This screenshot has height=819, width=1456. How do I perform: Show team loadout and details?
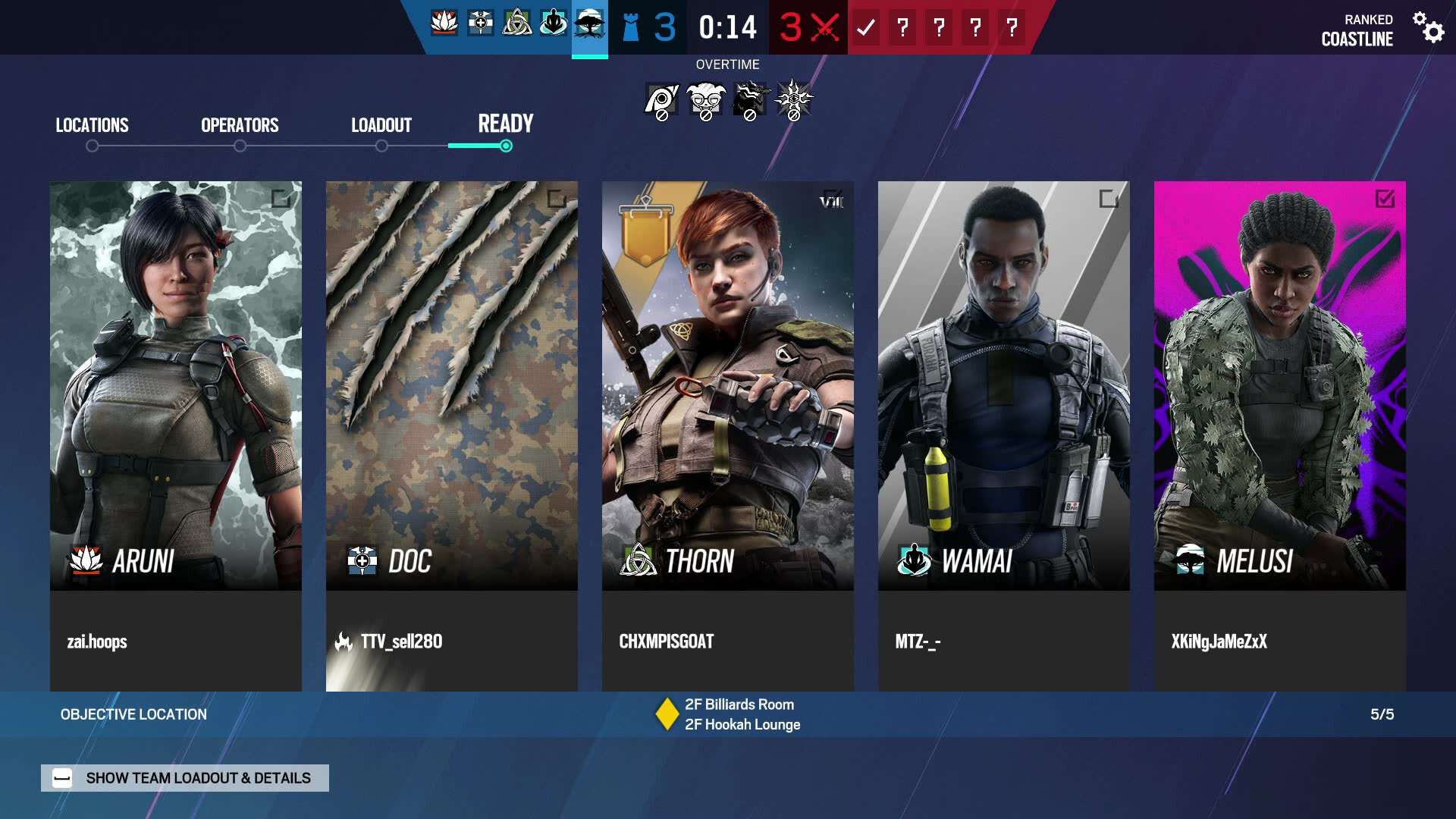[185, 778]
